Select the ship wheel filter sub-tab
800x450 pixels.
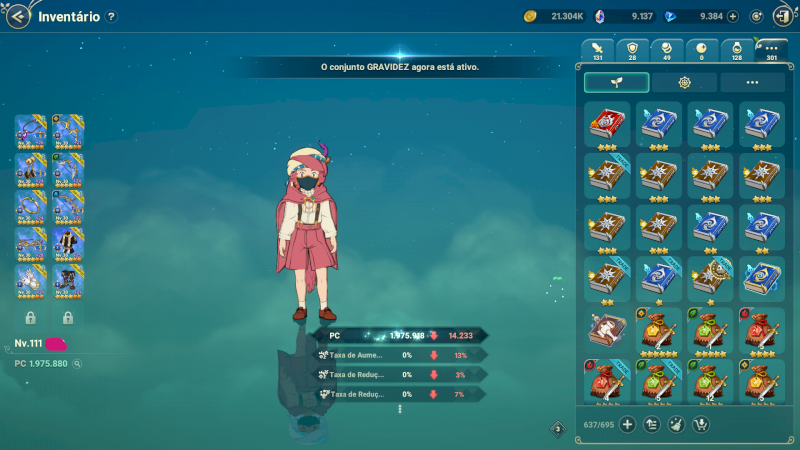pos(684,83)
